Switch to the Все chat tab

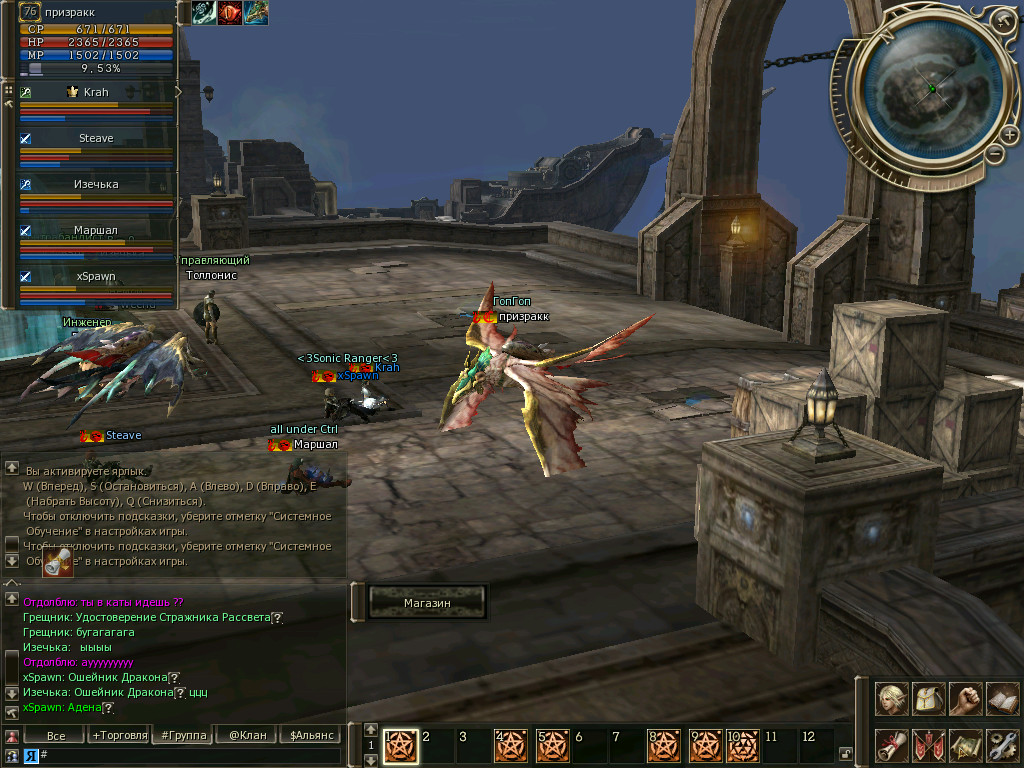(x=57, y=735)
